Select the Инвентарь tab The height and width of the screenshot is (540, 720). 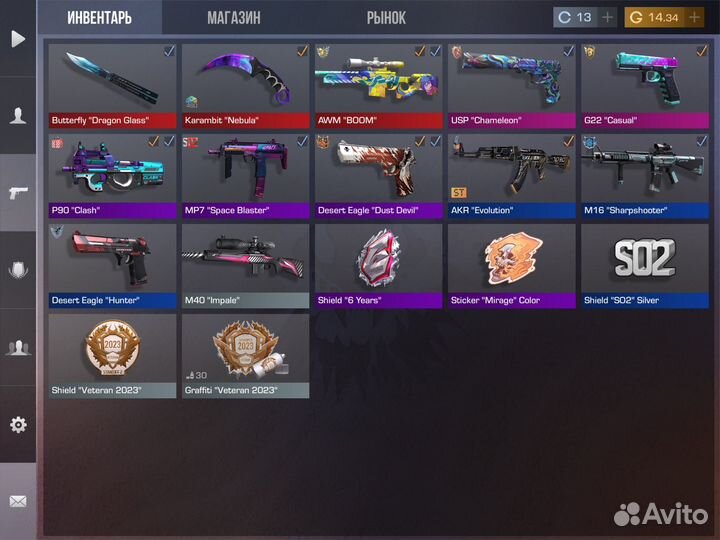(x=100, y=18)
